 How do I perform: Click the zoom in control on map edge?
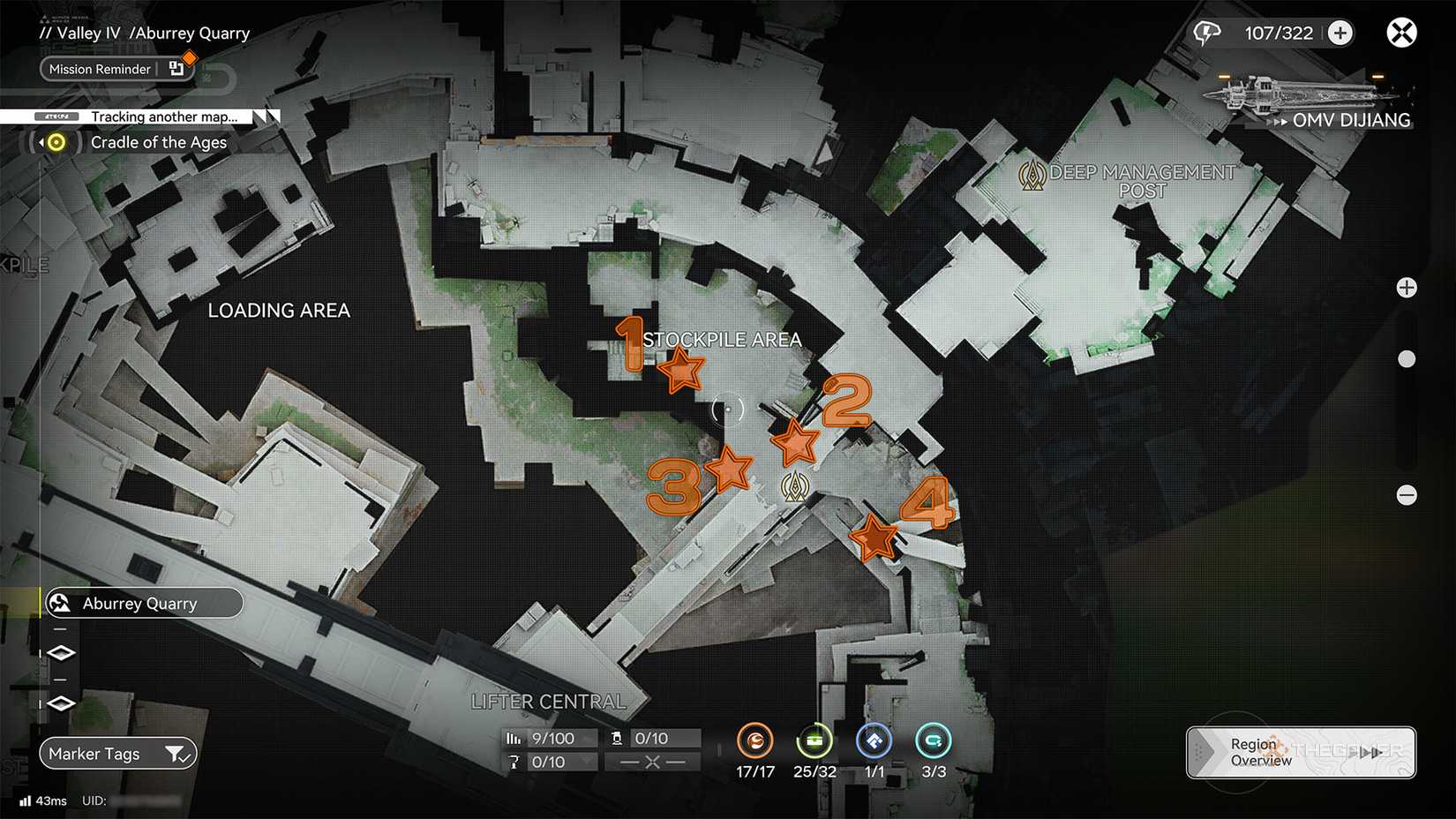[x=1407, y=287]
